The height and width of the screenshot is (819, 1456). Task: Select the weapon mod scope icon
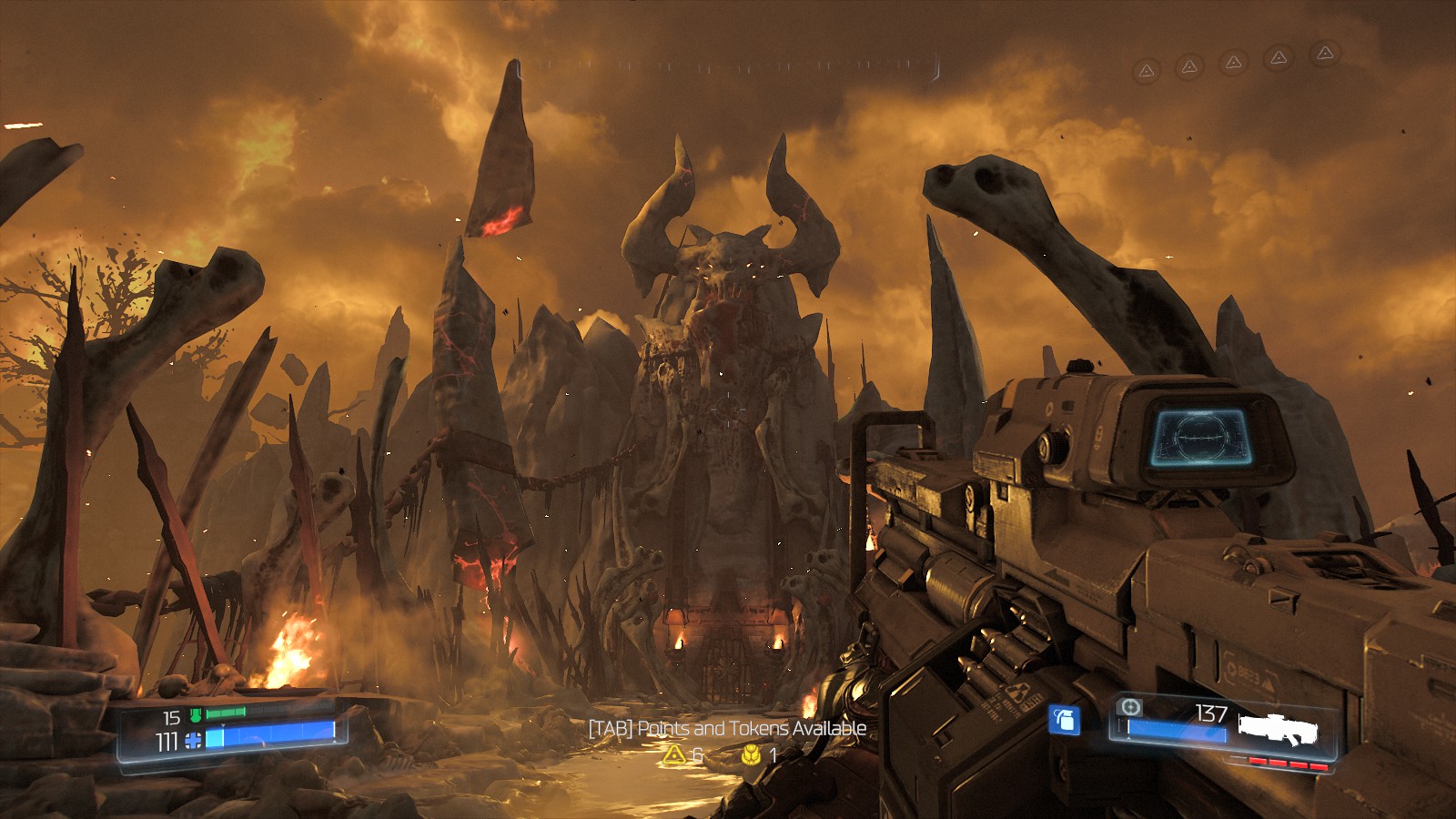1129,707
